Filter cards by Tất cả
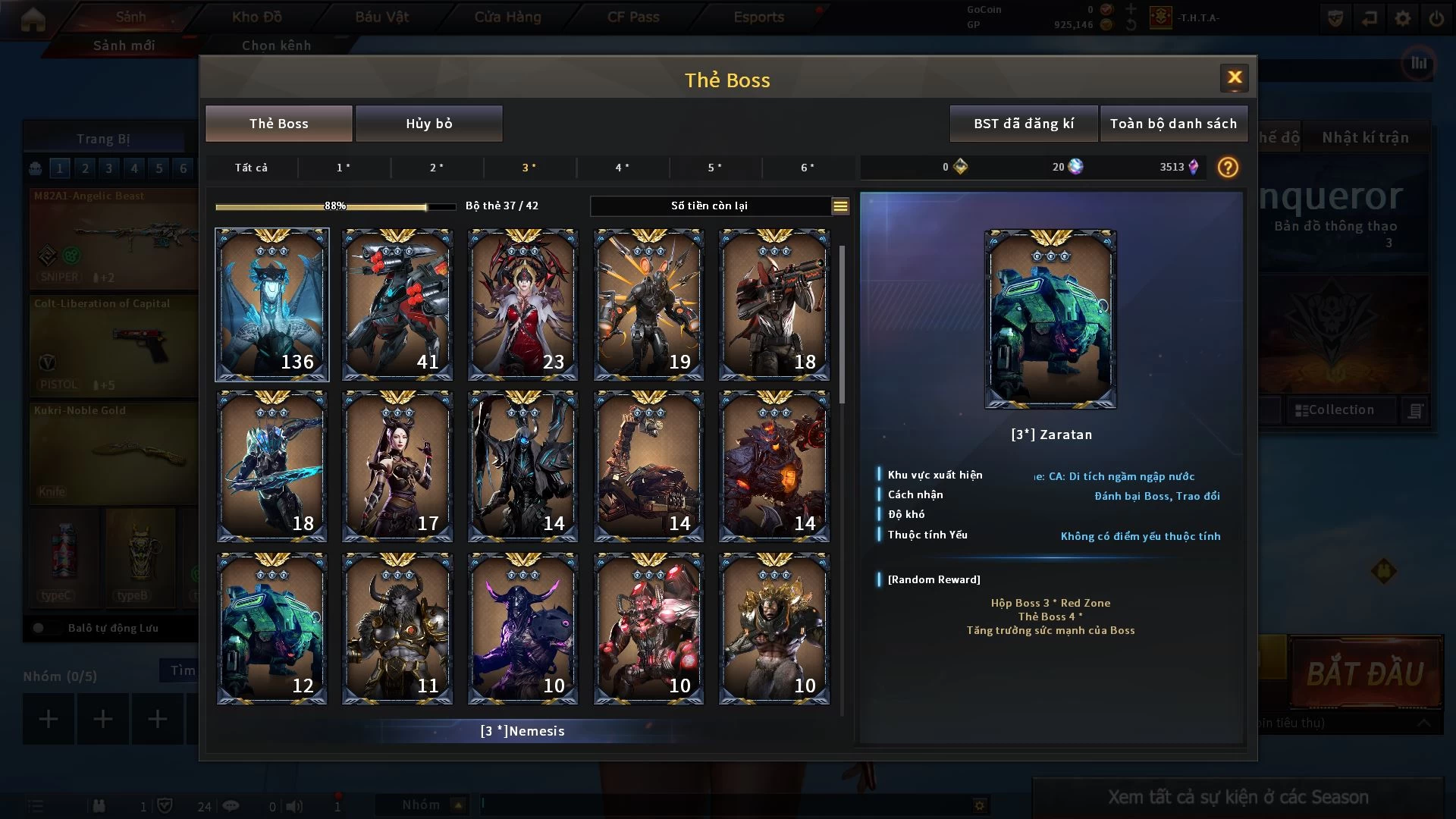The height and width of the screenshot is (819, 1456). tap(251, 168)
